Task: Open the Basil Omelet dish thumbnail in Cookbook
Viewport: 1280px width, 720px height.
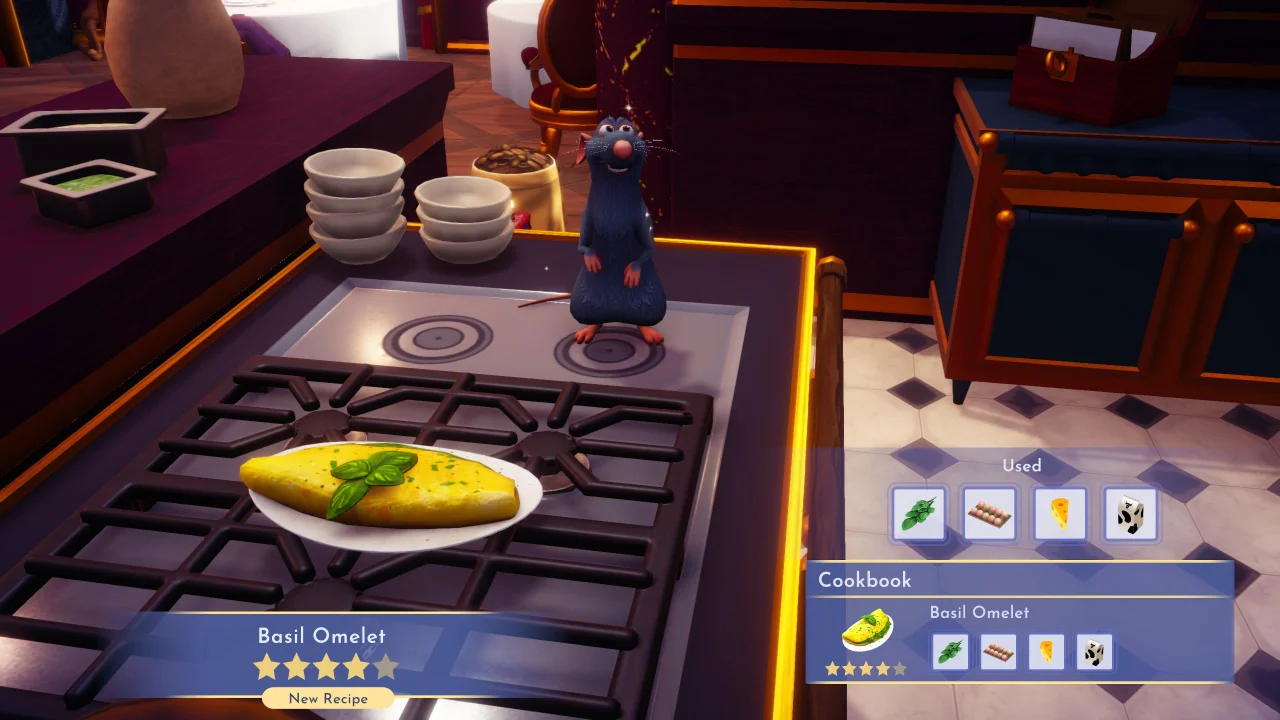Action: click(x=865, y=630)
